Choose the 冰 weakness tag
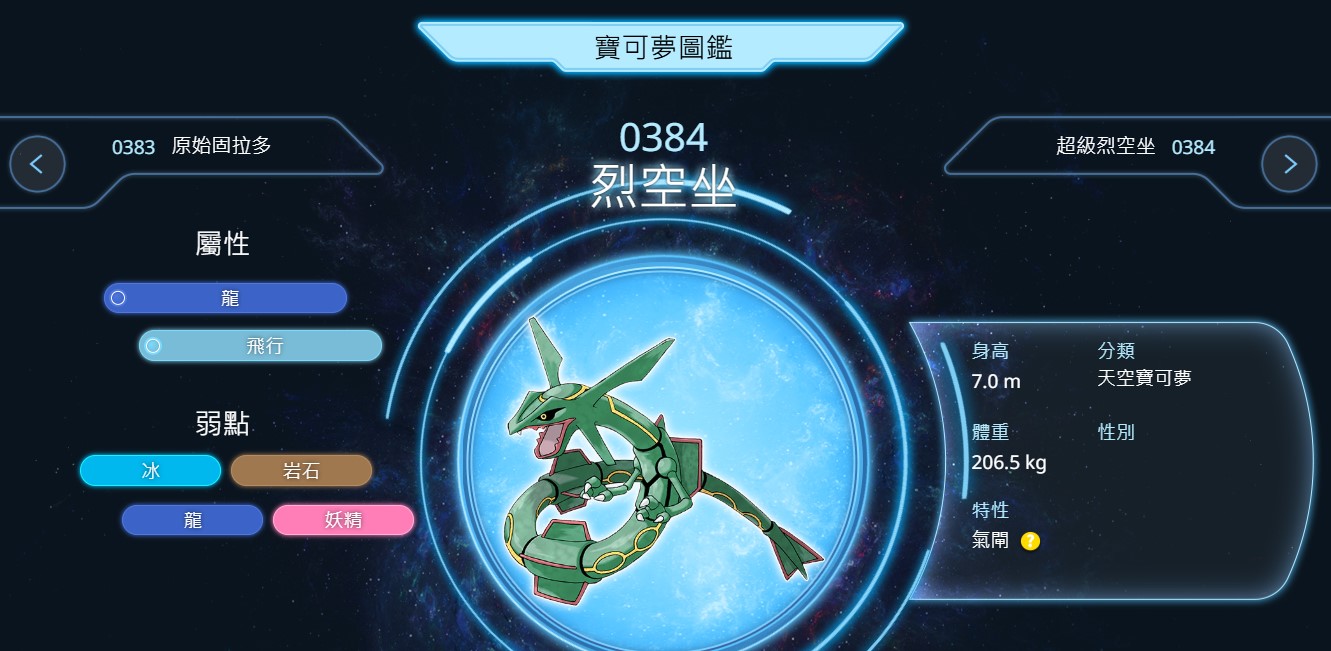 151,471
